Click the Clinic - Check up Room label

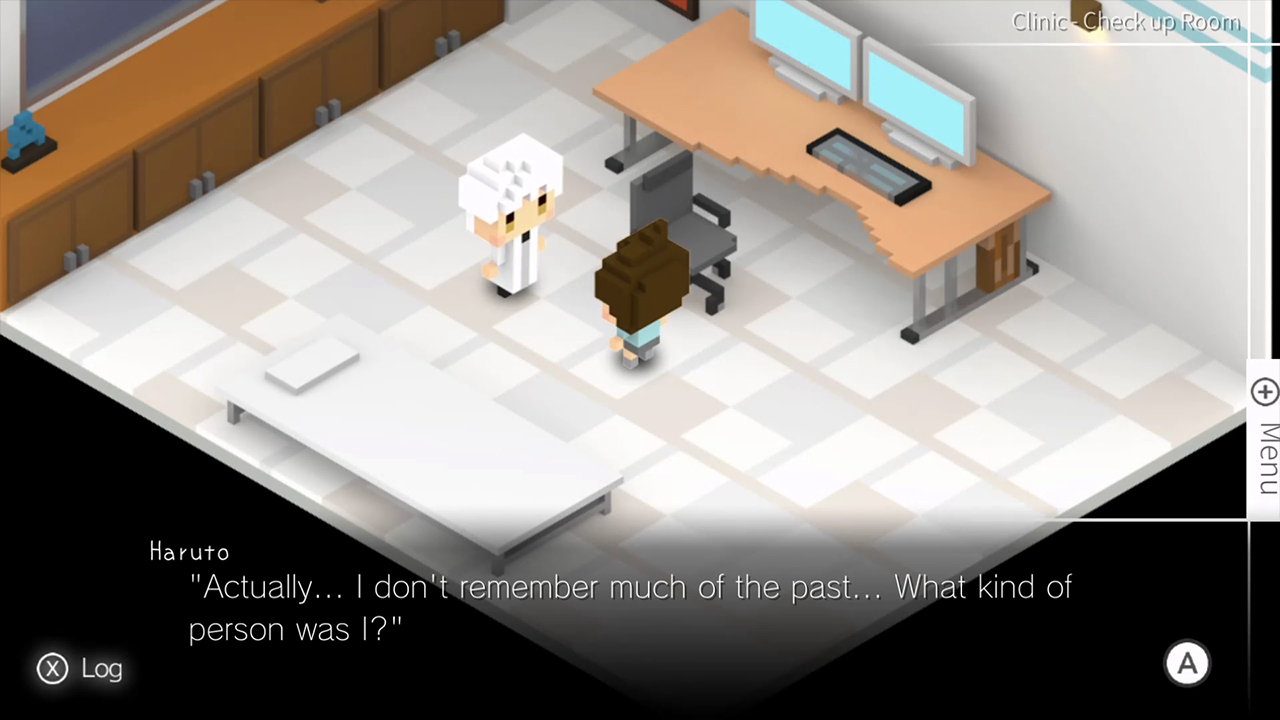(1126, 22)
